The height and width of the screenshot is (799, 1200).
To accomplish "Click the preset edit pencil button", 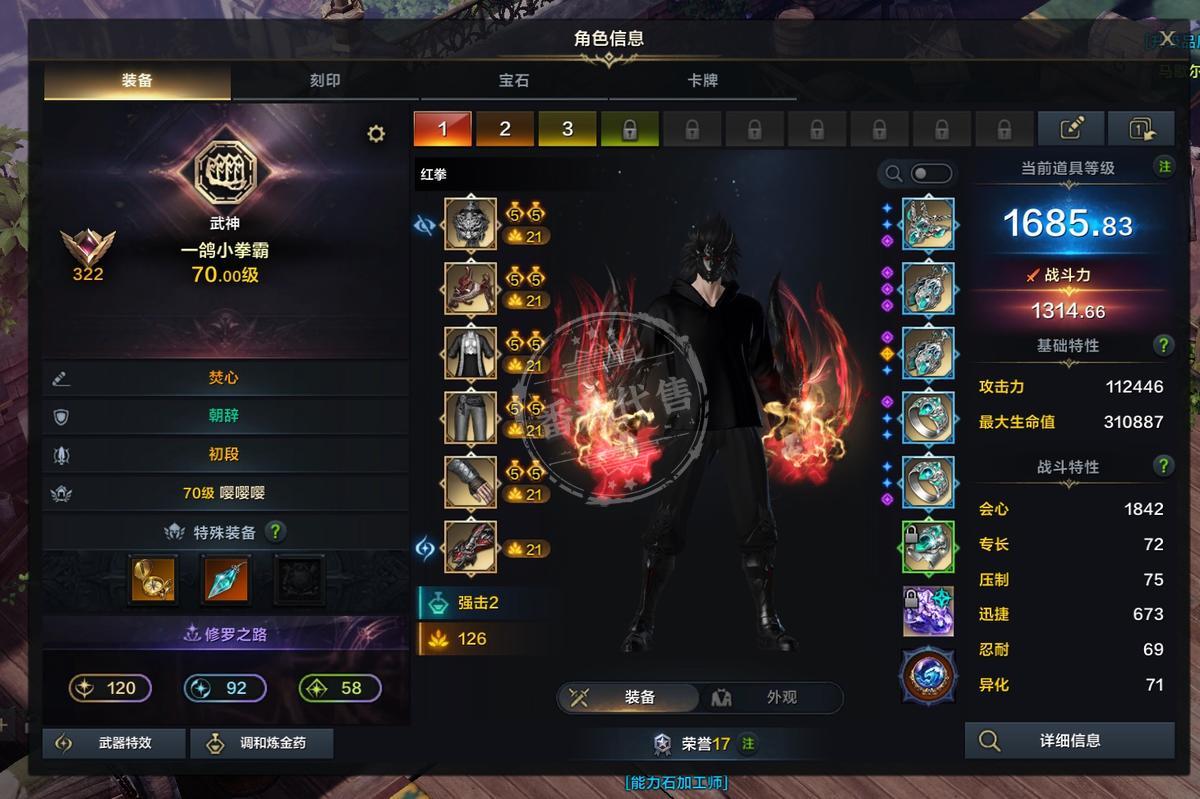I will pyautogui.click(x=1071, y=129).
